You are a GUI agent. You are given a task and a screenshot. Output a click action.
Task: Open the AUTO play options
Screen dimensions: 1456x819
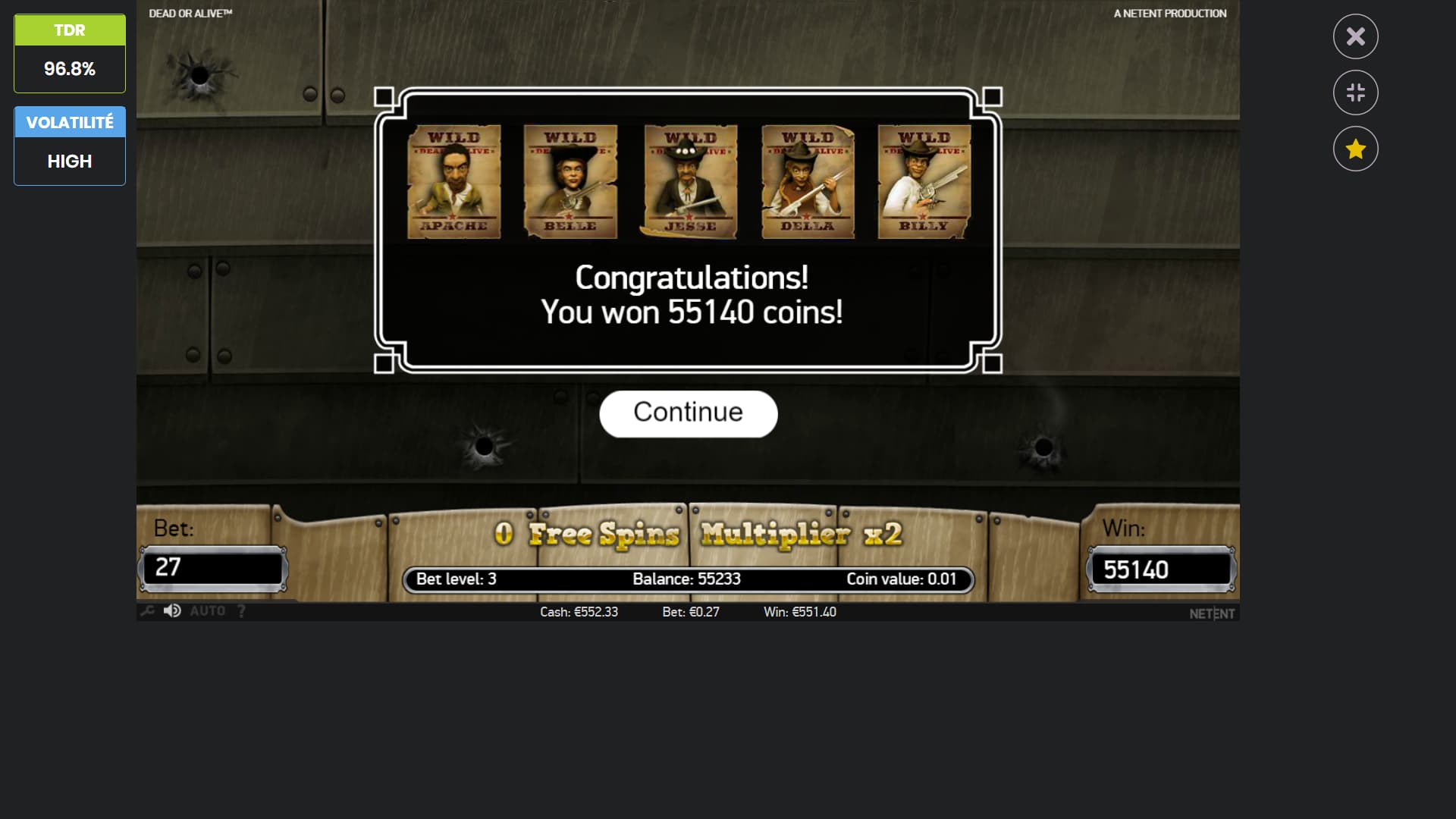pyautogui.click(x=207, y=611)
